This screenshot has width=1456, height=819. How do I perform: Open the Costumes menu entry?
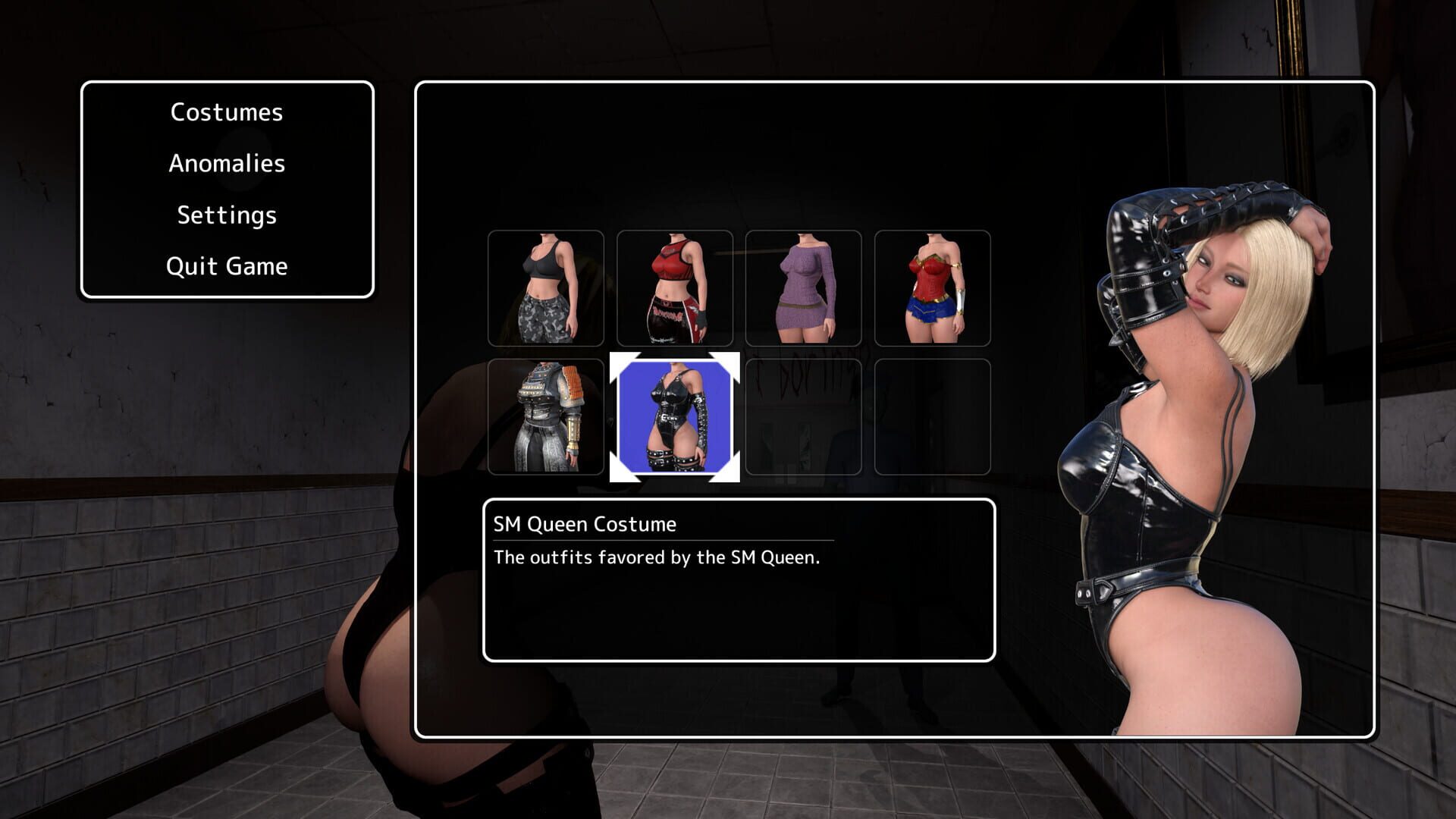click(x=226, y=112)
